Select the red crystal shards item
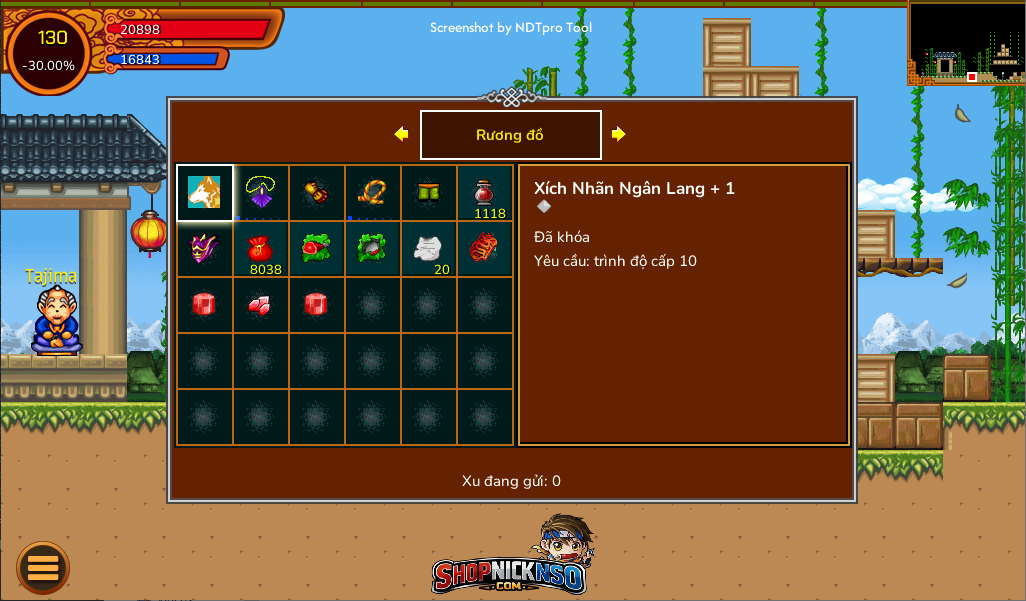 click(x=261, y=305)
